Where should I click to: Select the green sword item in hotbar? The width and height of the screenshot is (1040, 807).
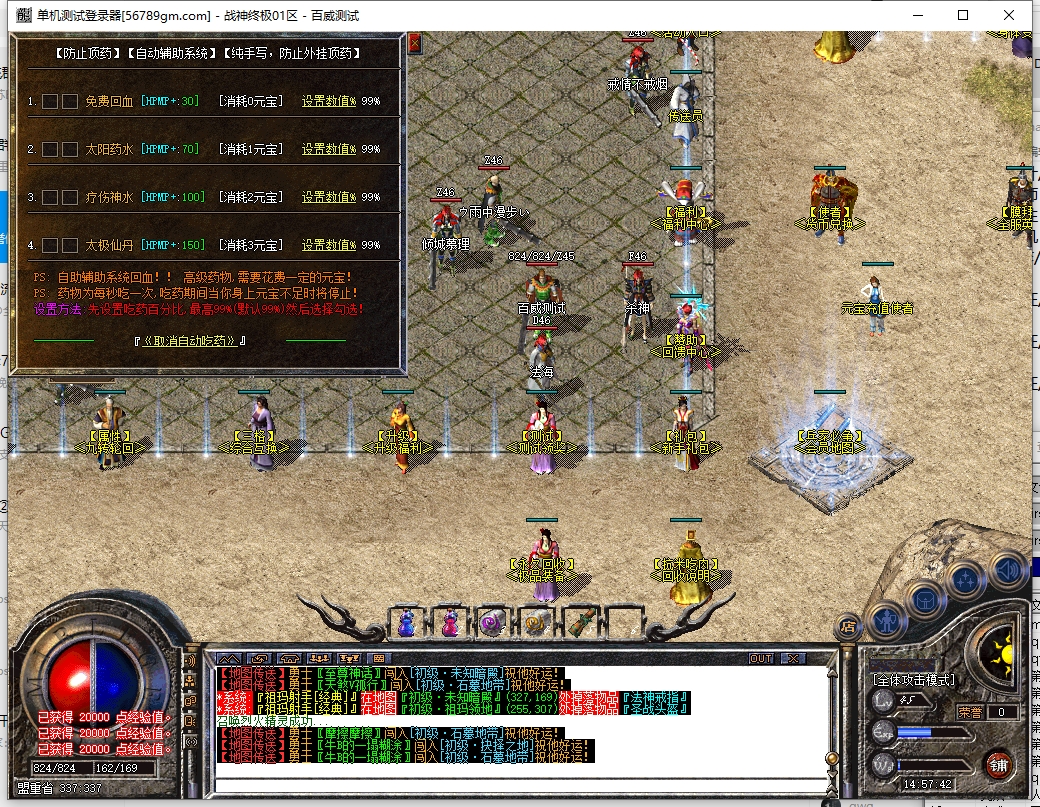(x=579, y=623)
